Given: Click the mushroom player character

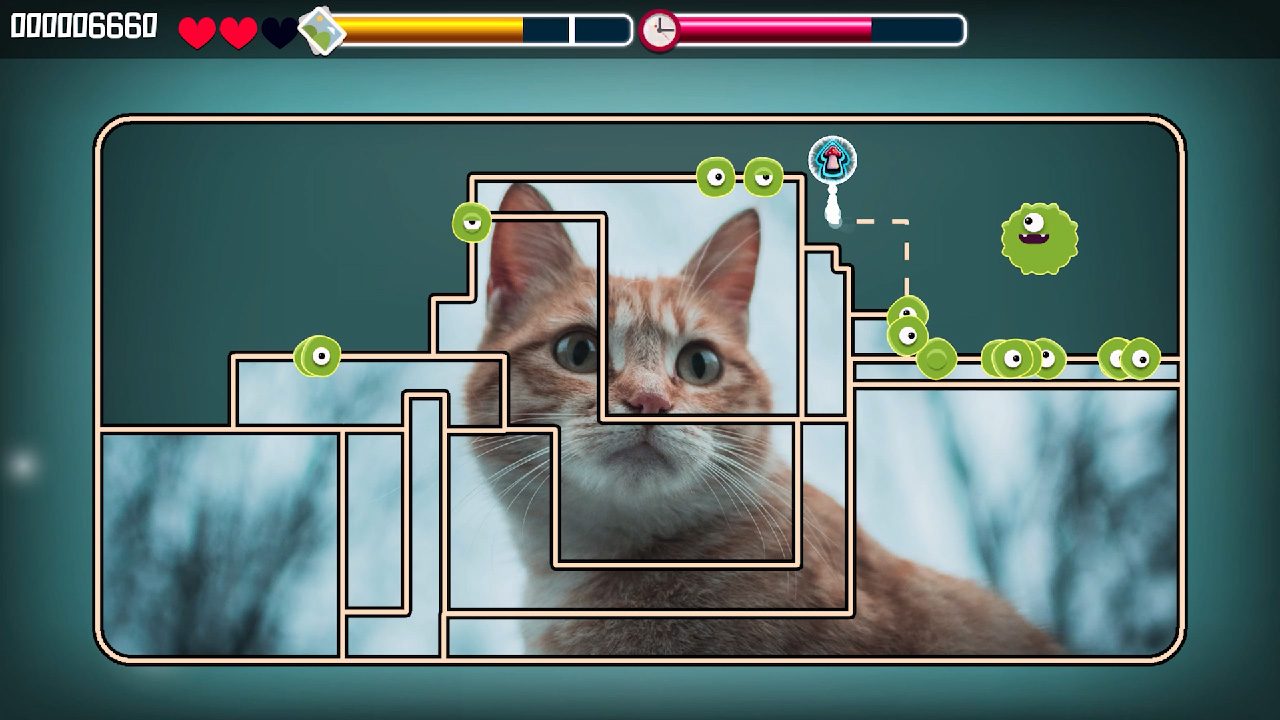Looking at the screenshot, I should click(x=830, y=158).
